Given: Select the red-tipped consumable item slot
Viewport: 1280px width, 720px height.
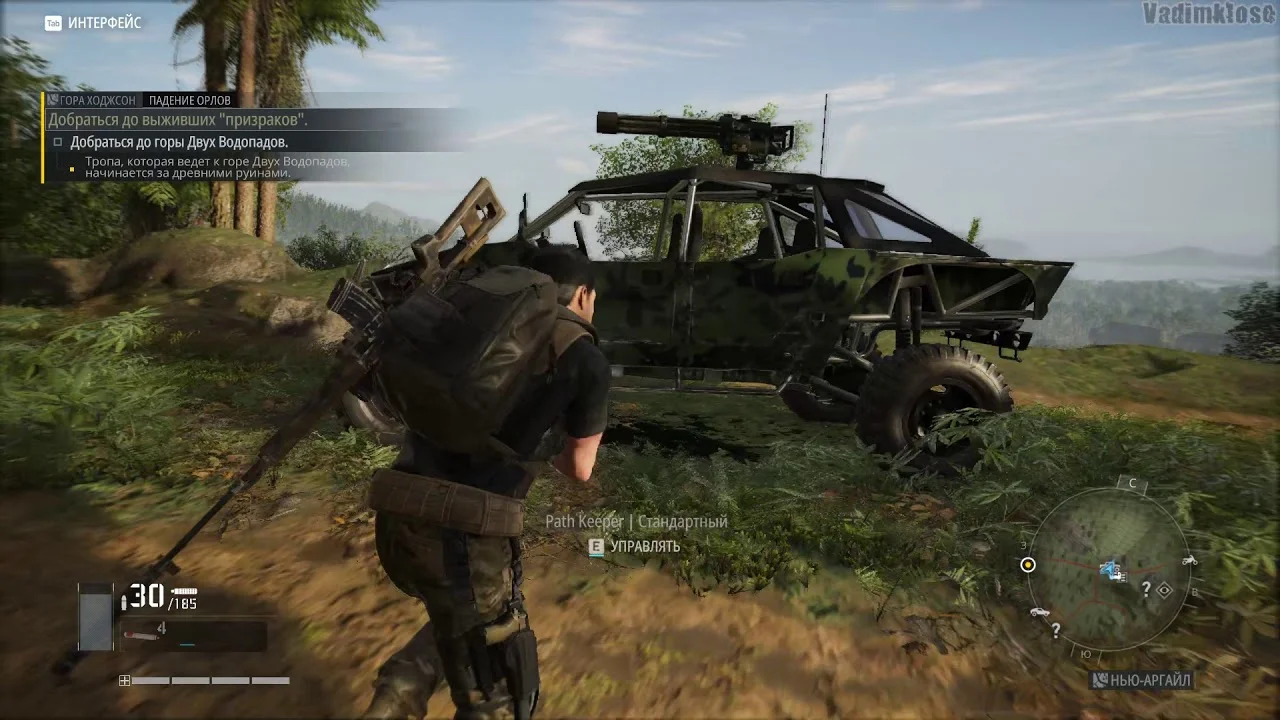Looking at the screenshot, I should pyautogui.click(x=142, y=634).
